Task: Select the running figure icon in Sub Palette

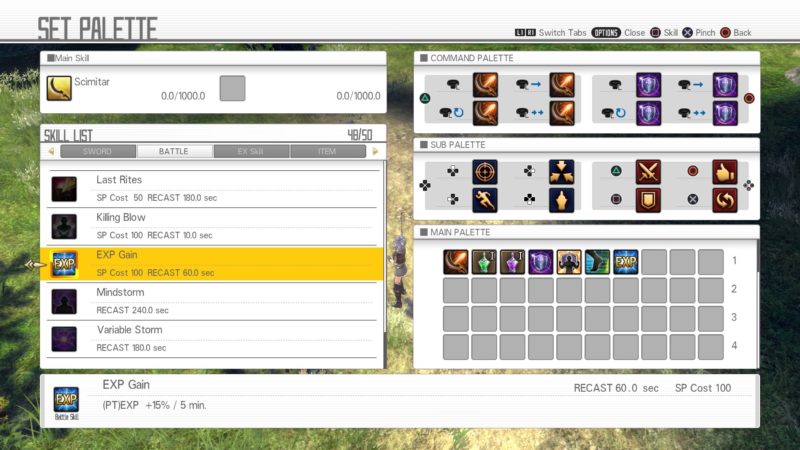Action: 485,200
